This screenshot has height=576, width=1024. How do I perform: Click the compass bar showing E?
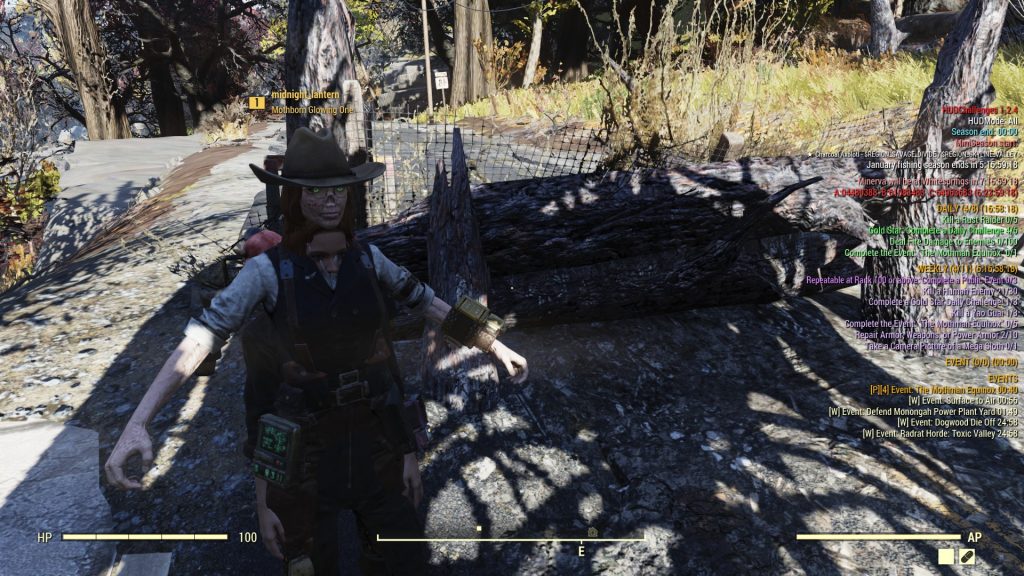pyautogui.click(x=510, y=541)
